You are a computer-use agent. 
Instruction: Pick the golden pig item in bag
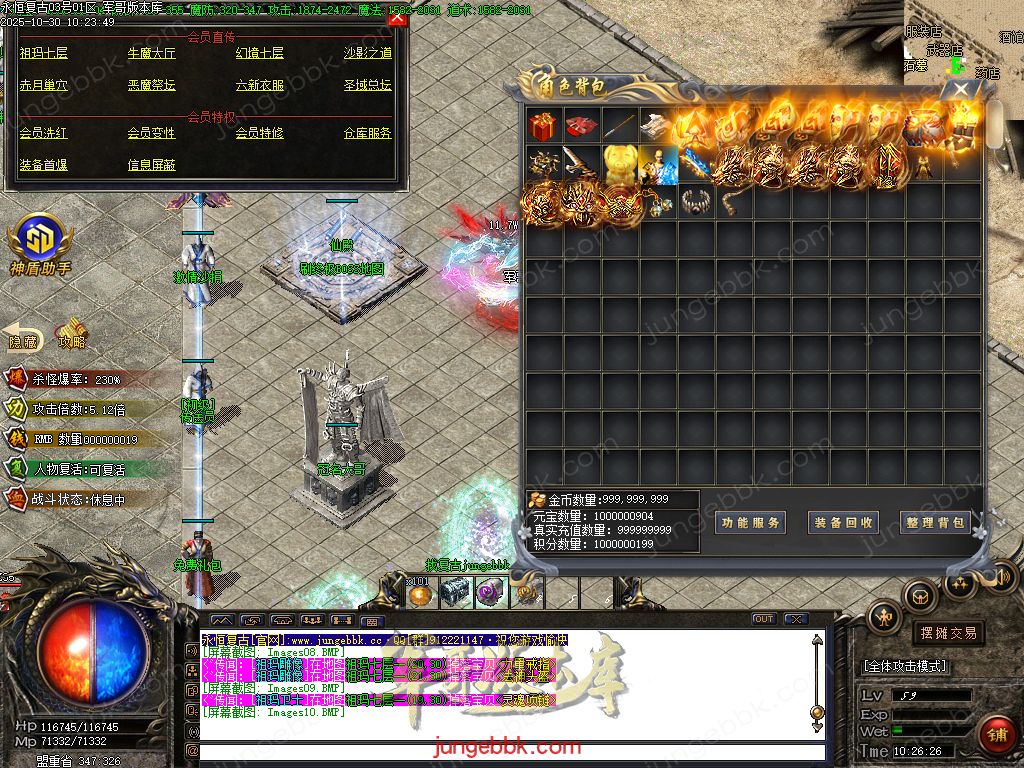619,164
